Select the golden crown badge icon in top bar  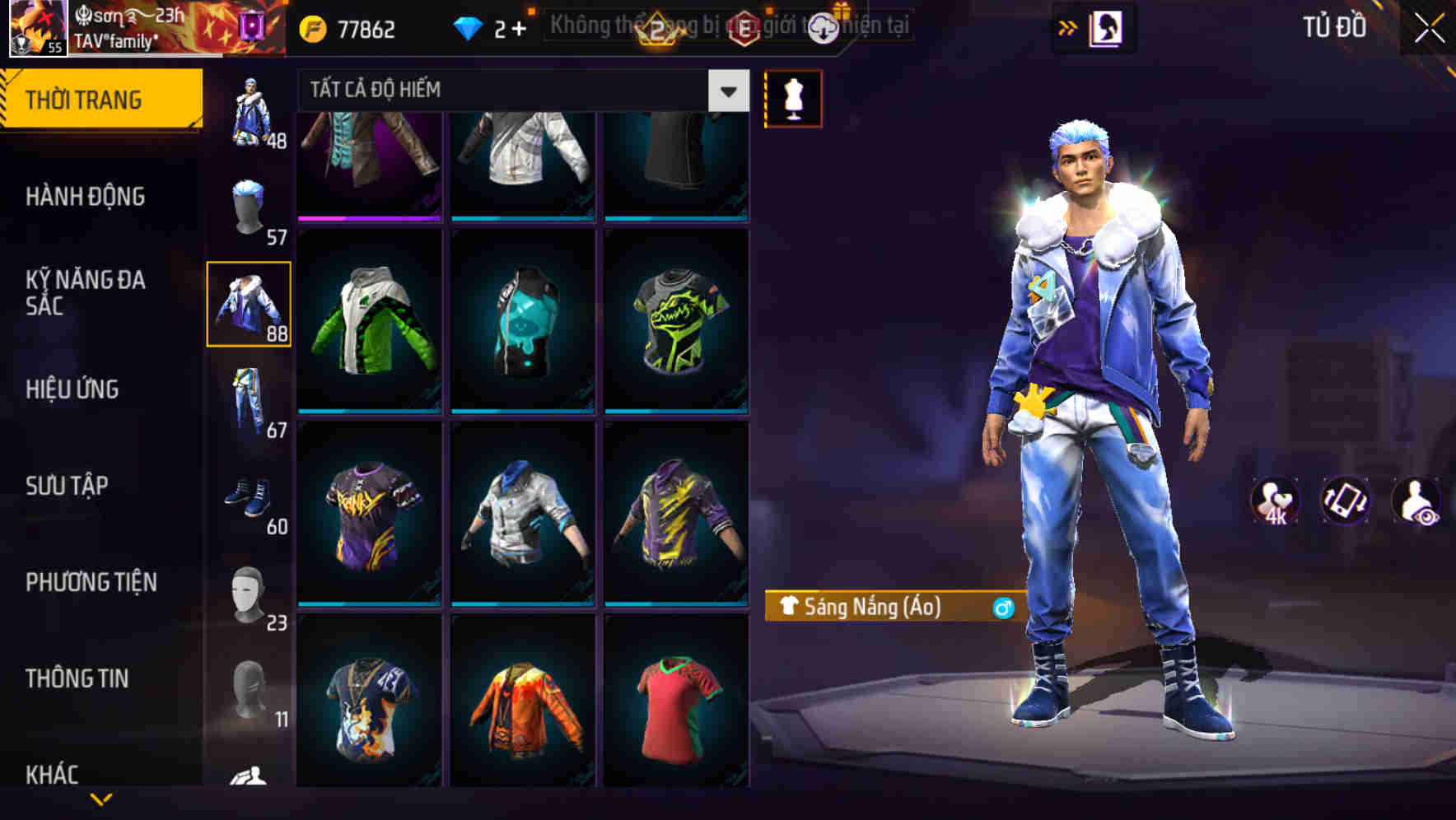[x=657, y=27]
